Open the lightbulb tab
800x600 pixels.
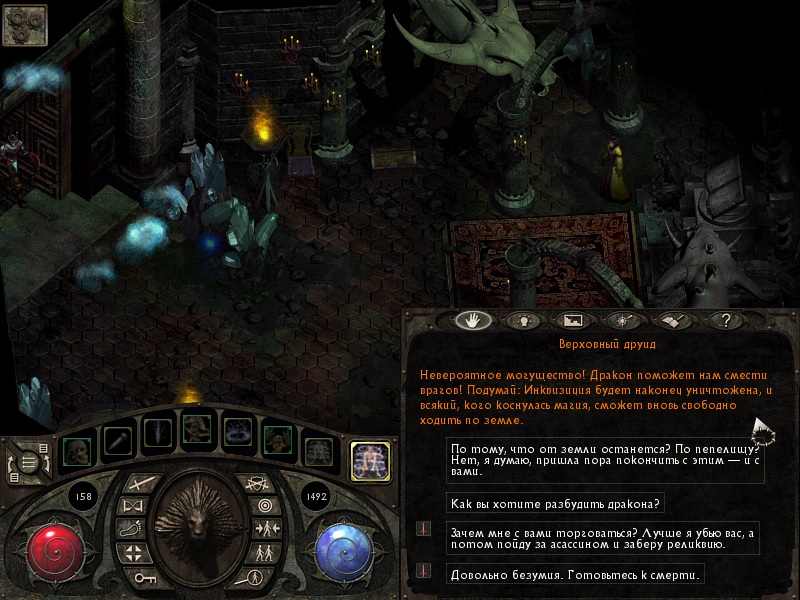[x=521, y=321]
